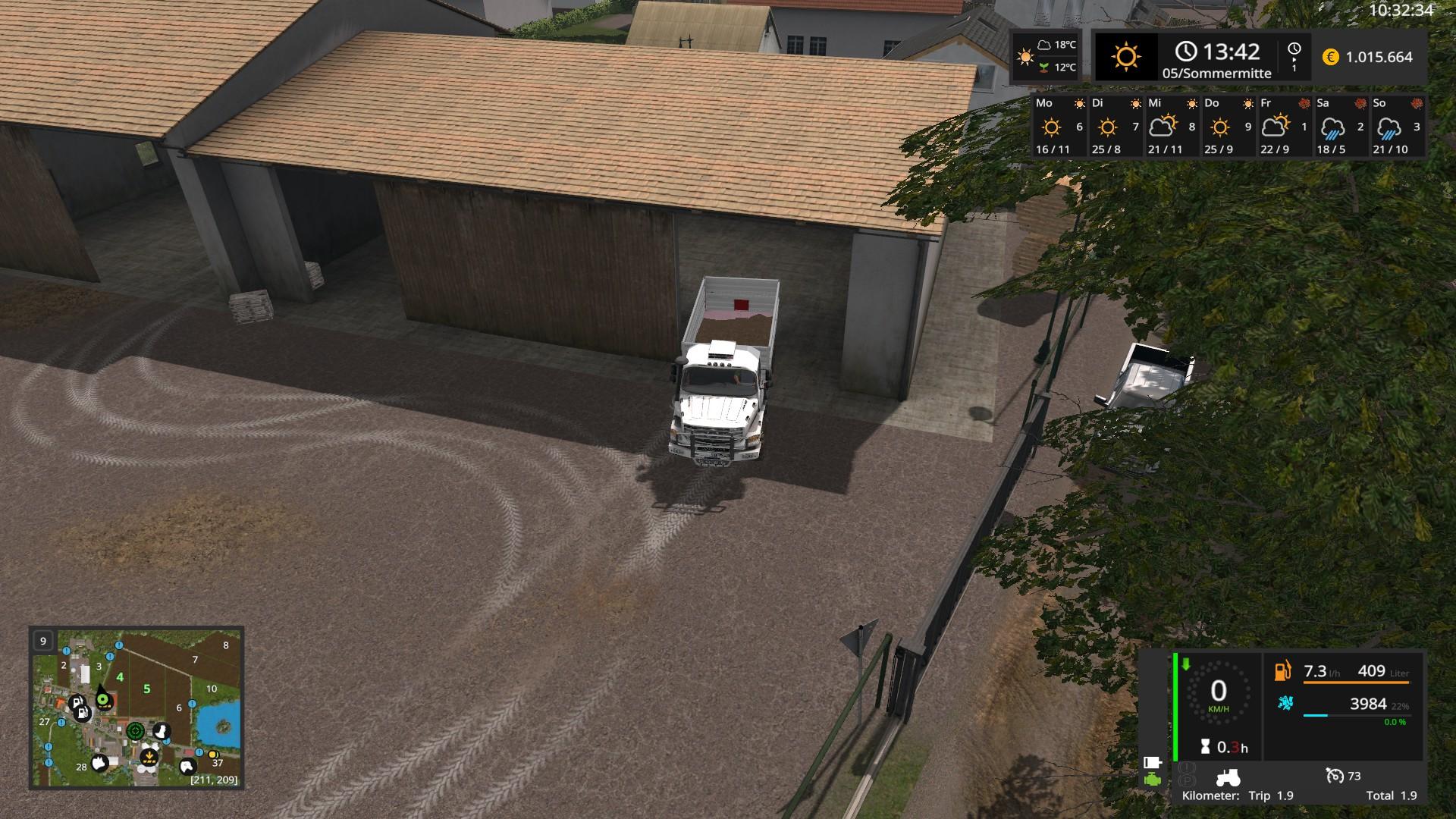The height and width of the screenshot is (819, 1456).
Task: Click the cruise control speed icon
Action: [1335, 775]
